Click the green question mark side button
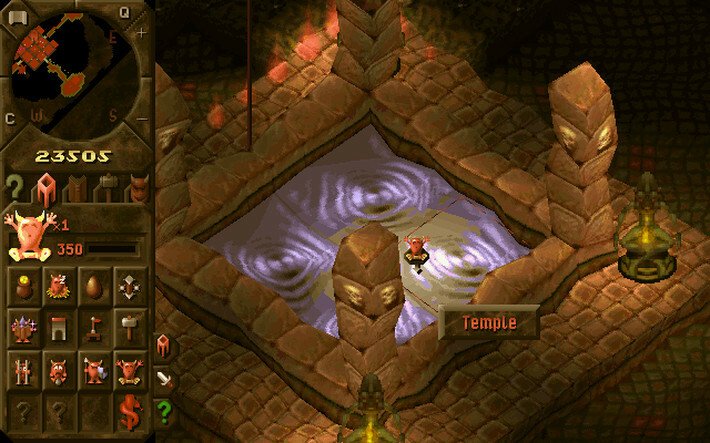The height and width of the screenshot is (443, 710). (x=165, y=410)
